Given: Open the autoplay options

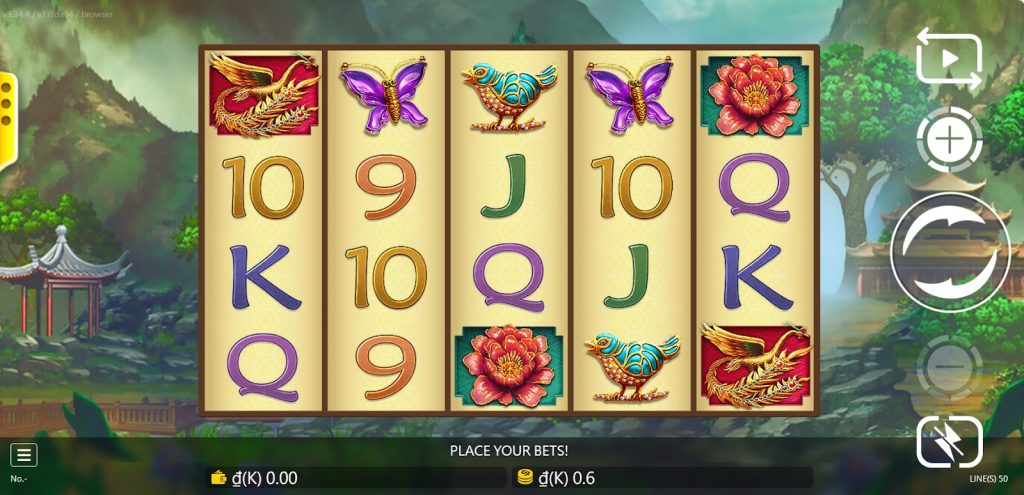Looking at the screenshot, I should point(949,59).
